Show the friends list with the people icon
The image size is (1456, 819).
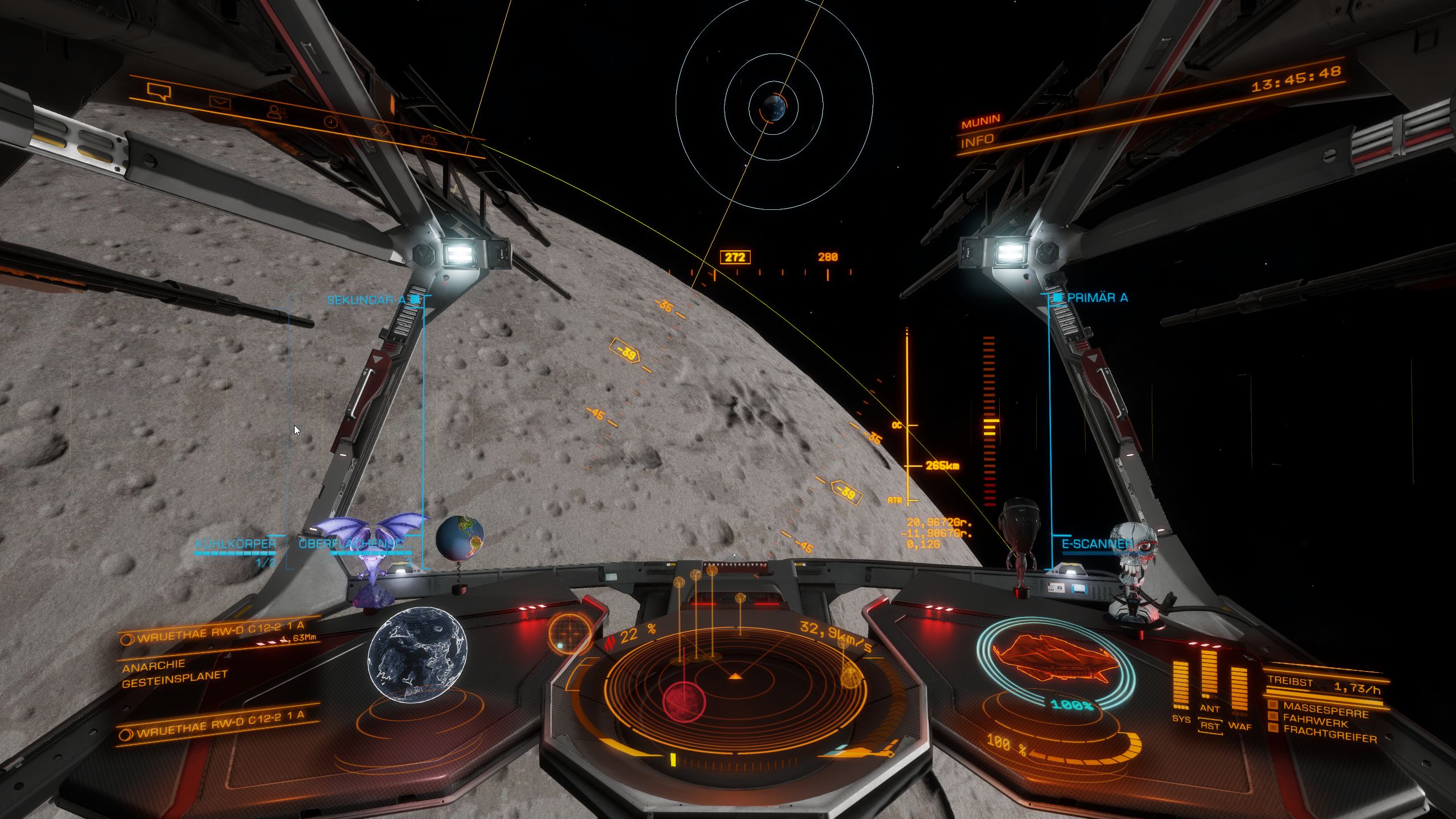click(276, 112)
